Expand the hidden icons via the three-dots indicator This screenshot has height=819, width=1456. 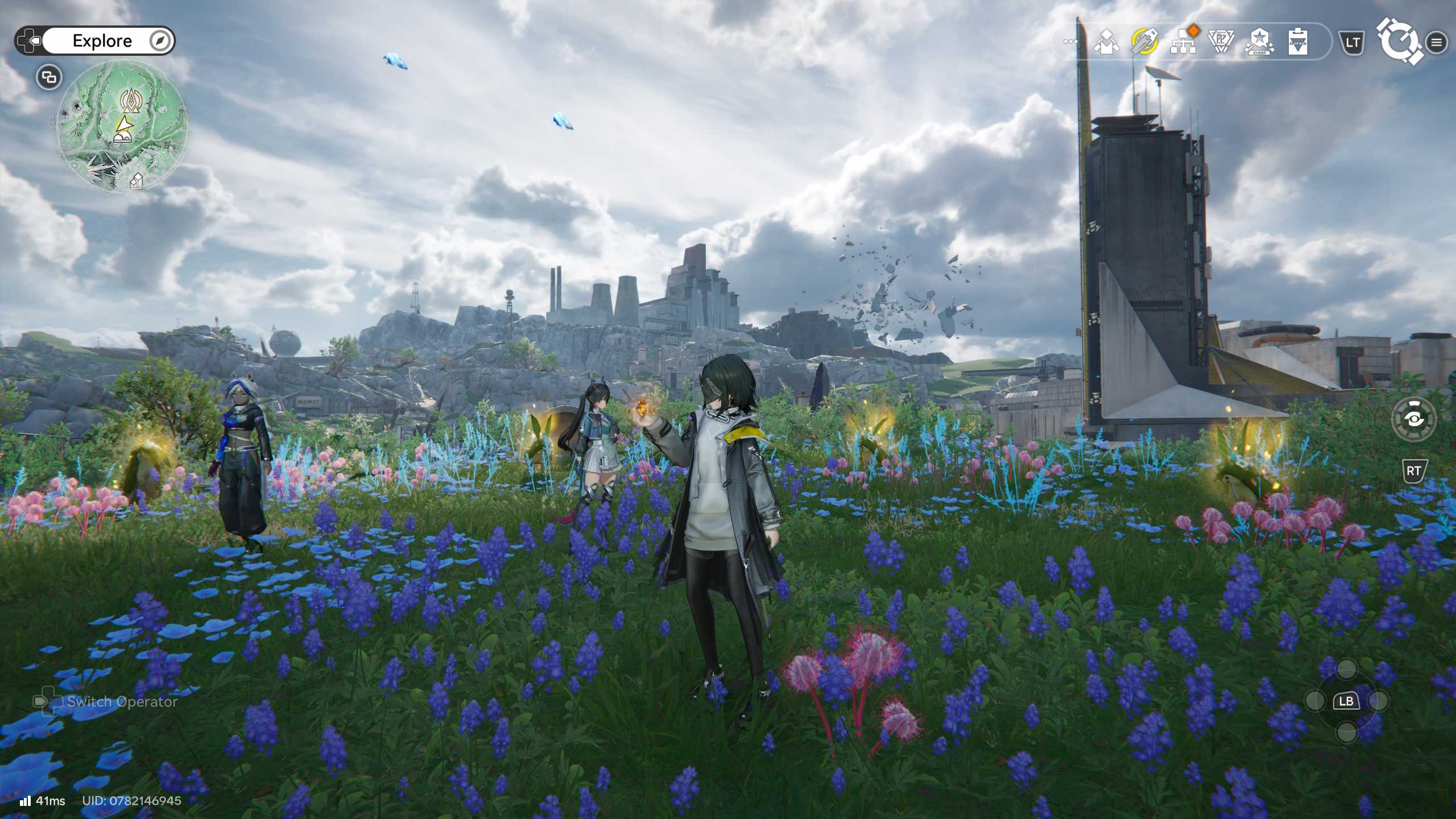[x=1070, y=41]
